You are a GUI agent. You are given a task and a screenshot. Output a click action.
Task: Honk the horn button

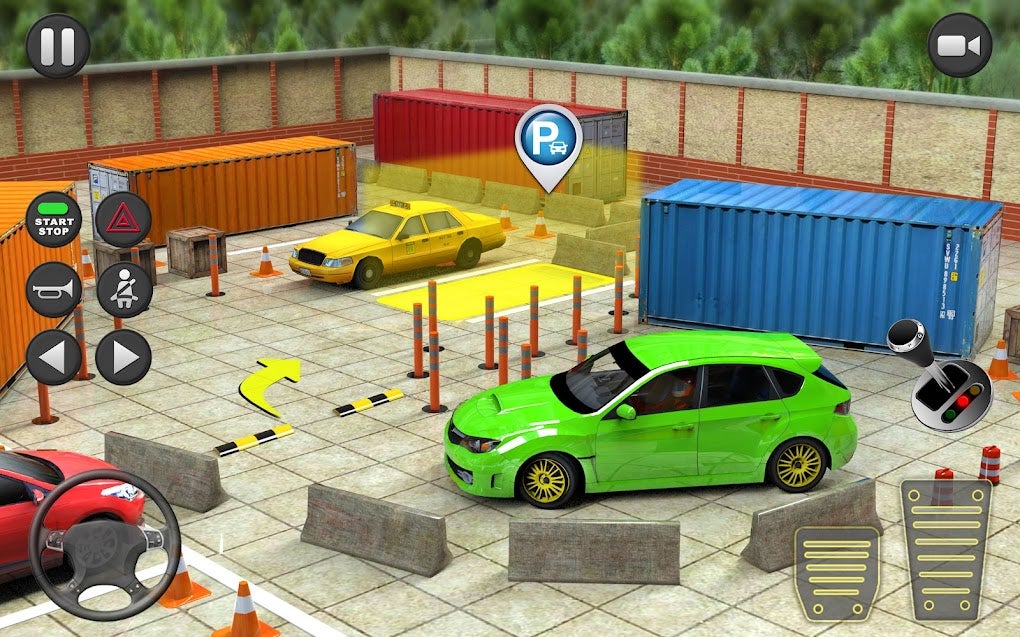[x=53, y=289]
